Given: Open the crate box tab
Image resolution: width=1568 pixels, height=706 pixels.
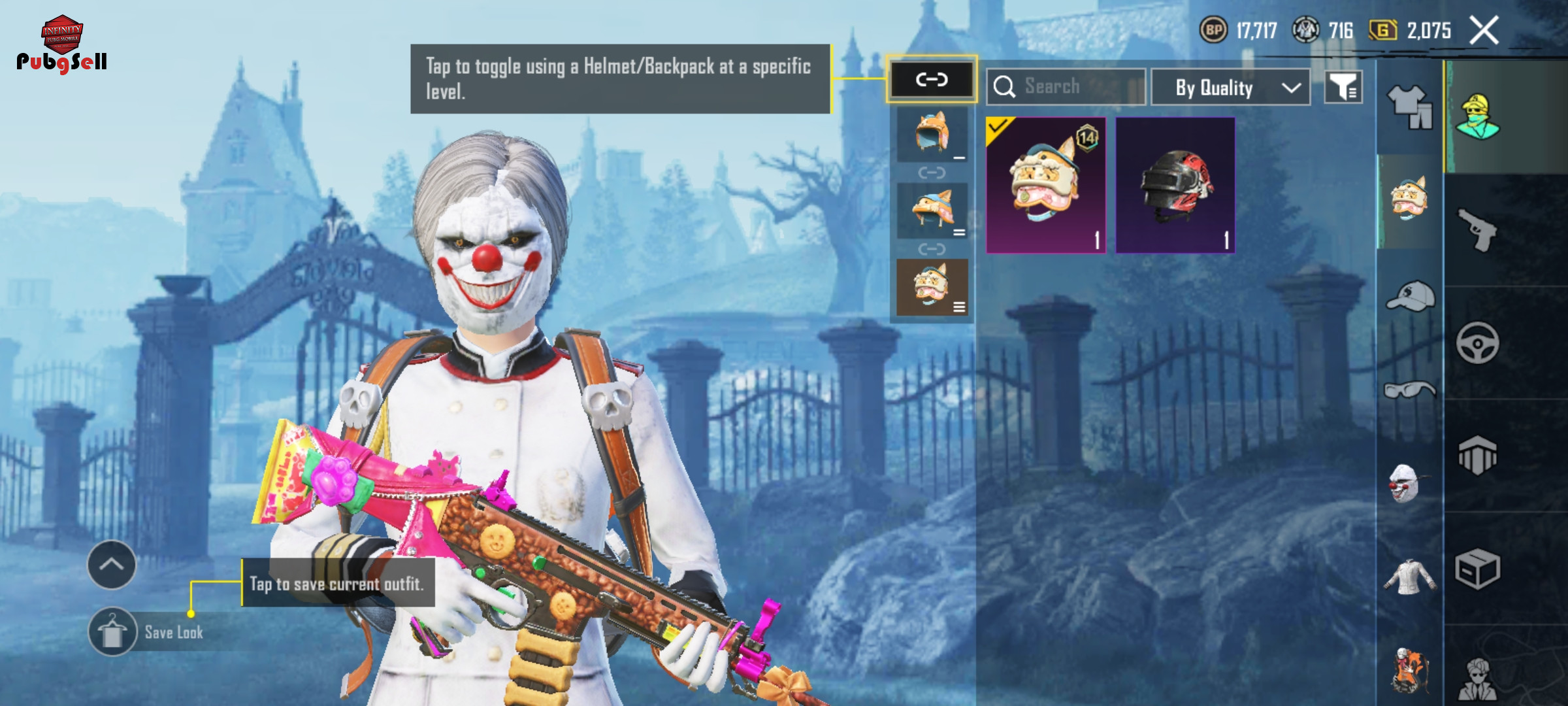Looking at the screenshot, I should [x=1477, y=569].
